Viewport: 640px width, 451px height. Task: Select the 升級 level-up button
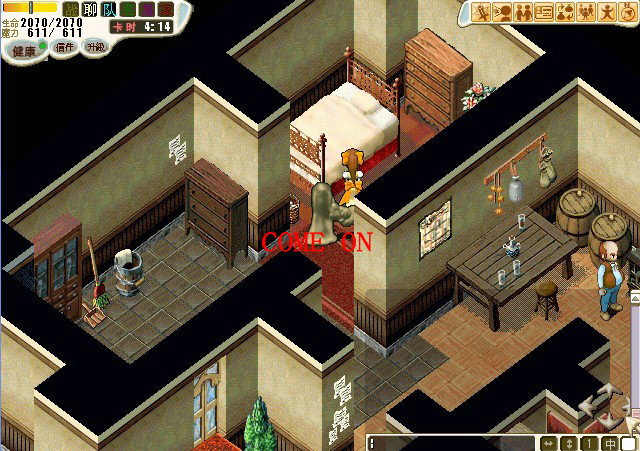pos(95,48)
